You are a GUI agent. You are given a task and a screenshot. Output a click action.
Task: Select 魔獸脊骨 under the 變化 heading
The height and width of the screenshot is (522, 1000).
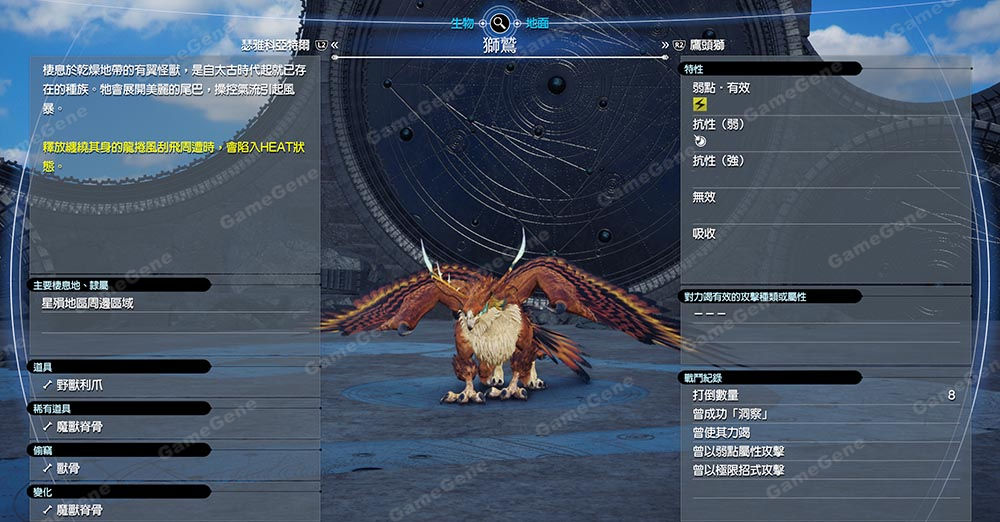(x=79, y=510)
